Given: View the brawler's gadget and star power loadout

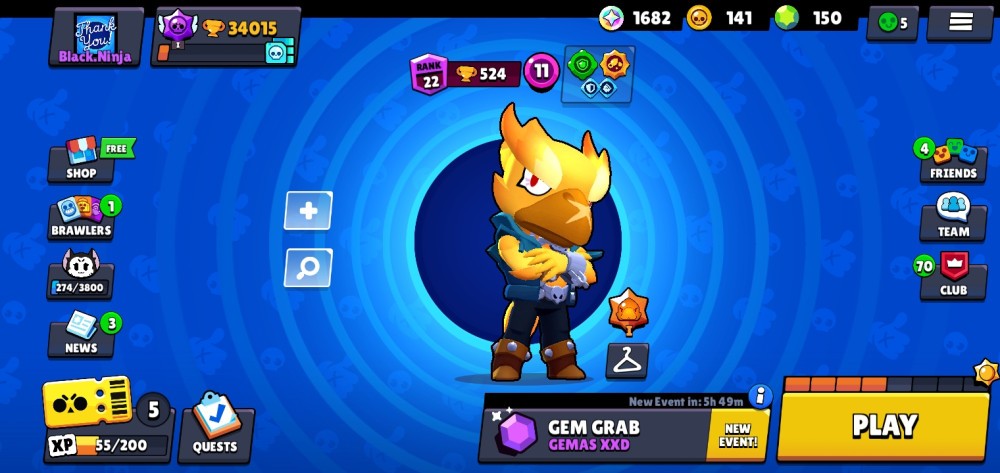Looking at the screenshot, I should pos(597,75).
